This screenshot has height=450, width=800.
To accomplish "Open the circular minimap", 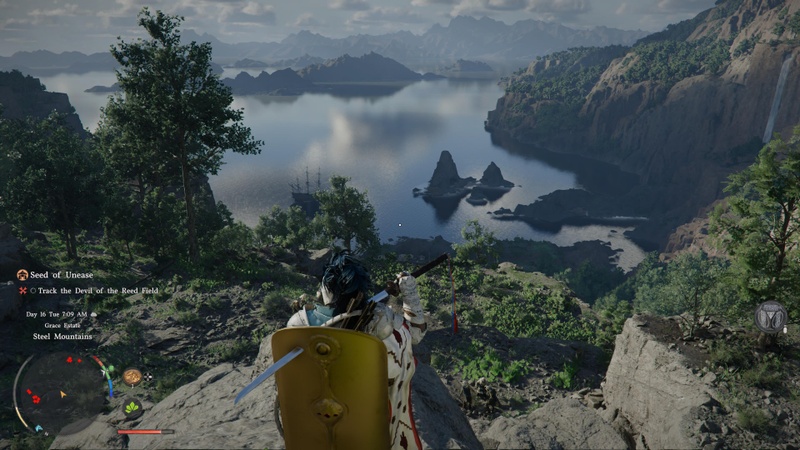I will [62, 389].
